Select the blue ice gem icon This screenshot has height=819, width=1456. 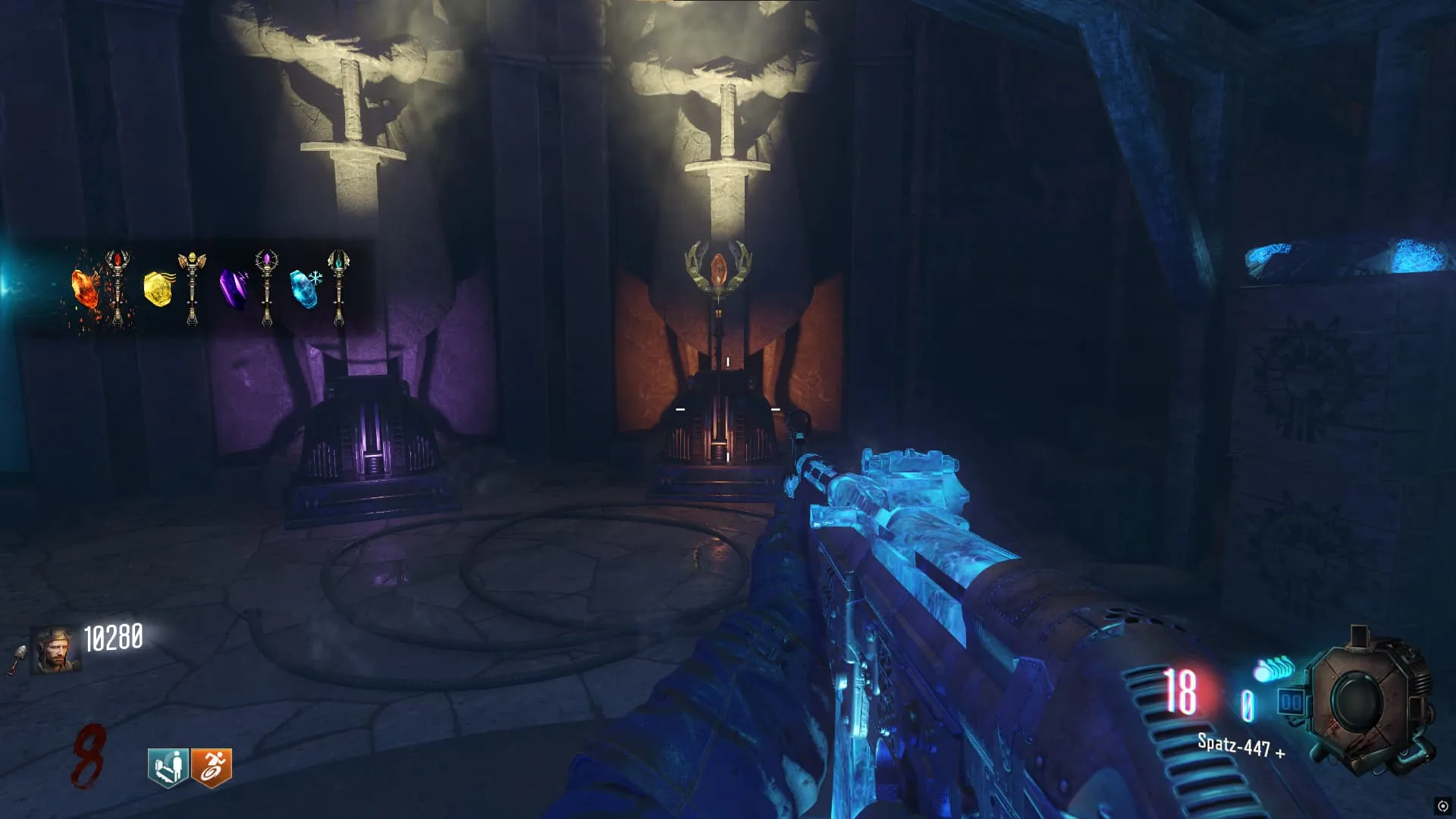pos(304,289)
